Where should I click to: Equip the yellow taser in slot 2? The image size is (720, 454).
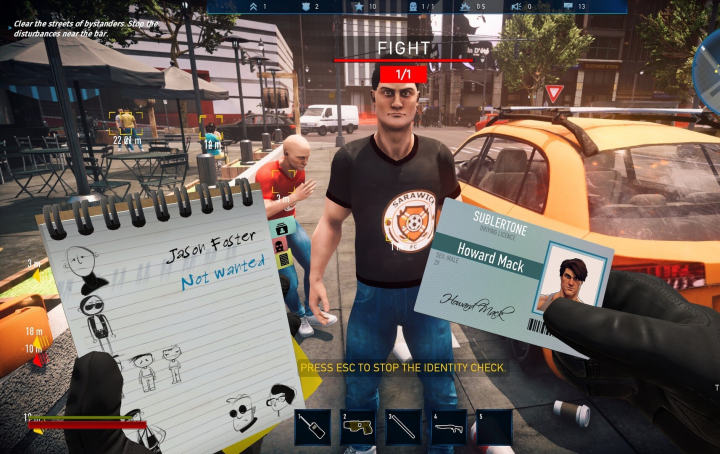pyautogui.click(x=357, y=427)
